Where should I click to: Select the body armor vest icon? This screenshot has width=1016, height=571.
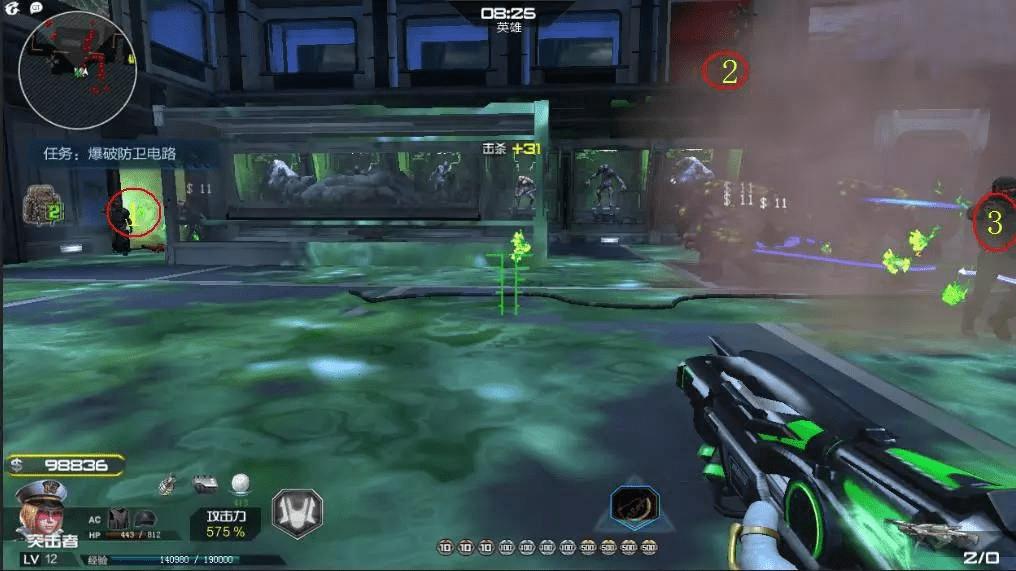119,516
